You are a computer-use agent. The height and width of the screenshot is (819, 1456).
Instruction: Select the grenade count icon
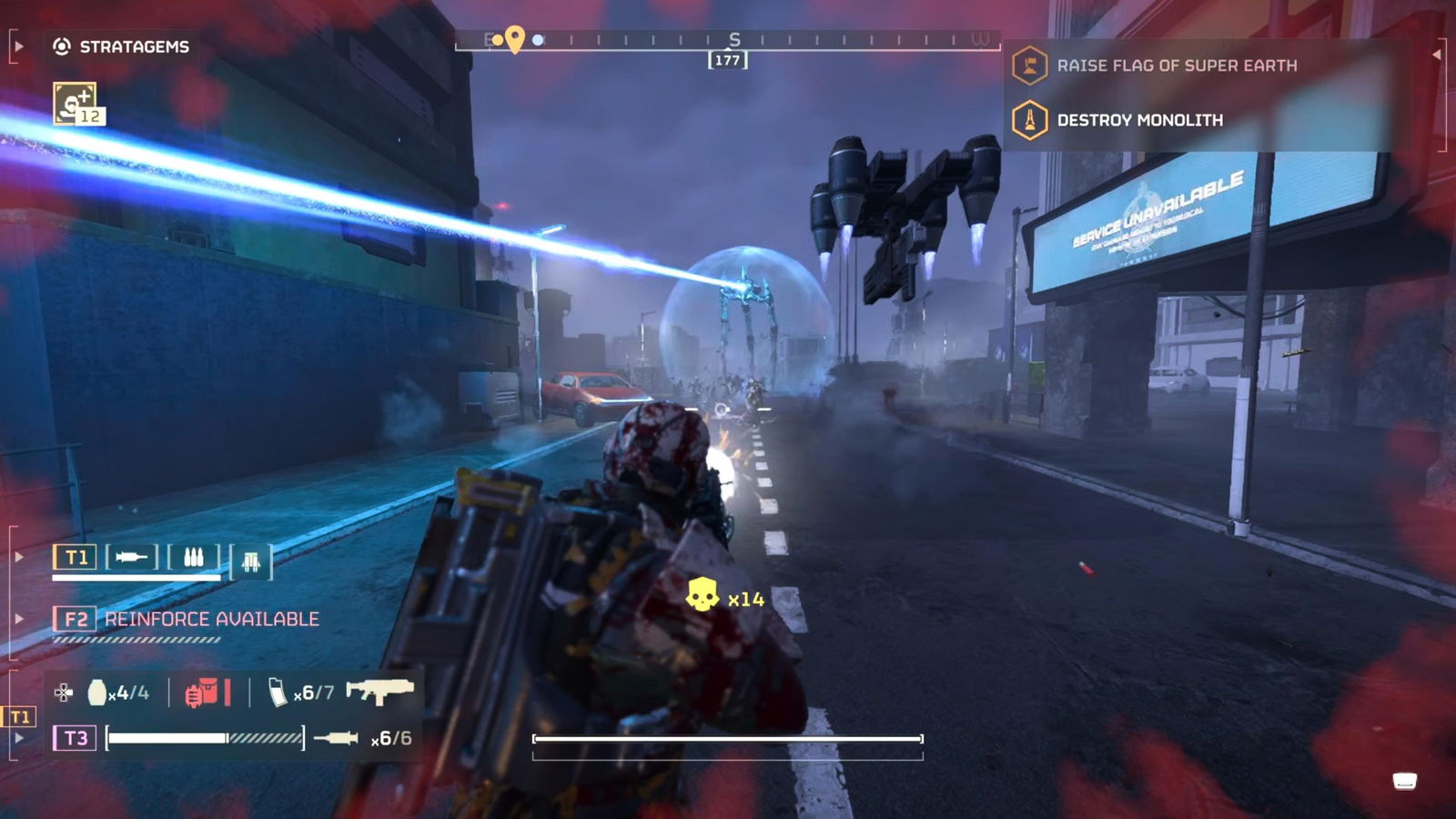point(97,693)
